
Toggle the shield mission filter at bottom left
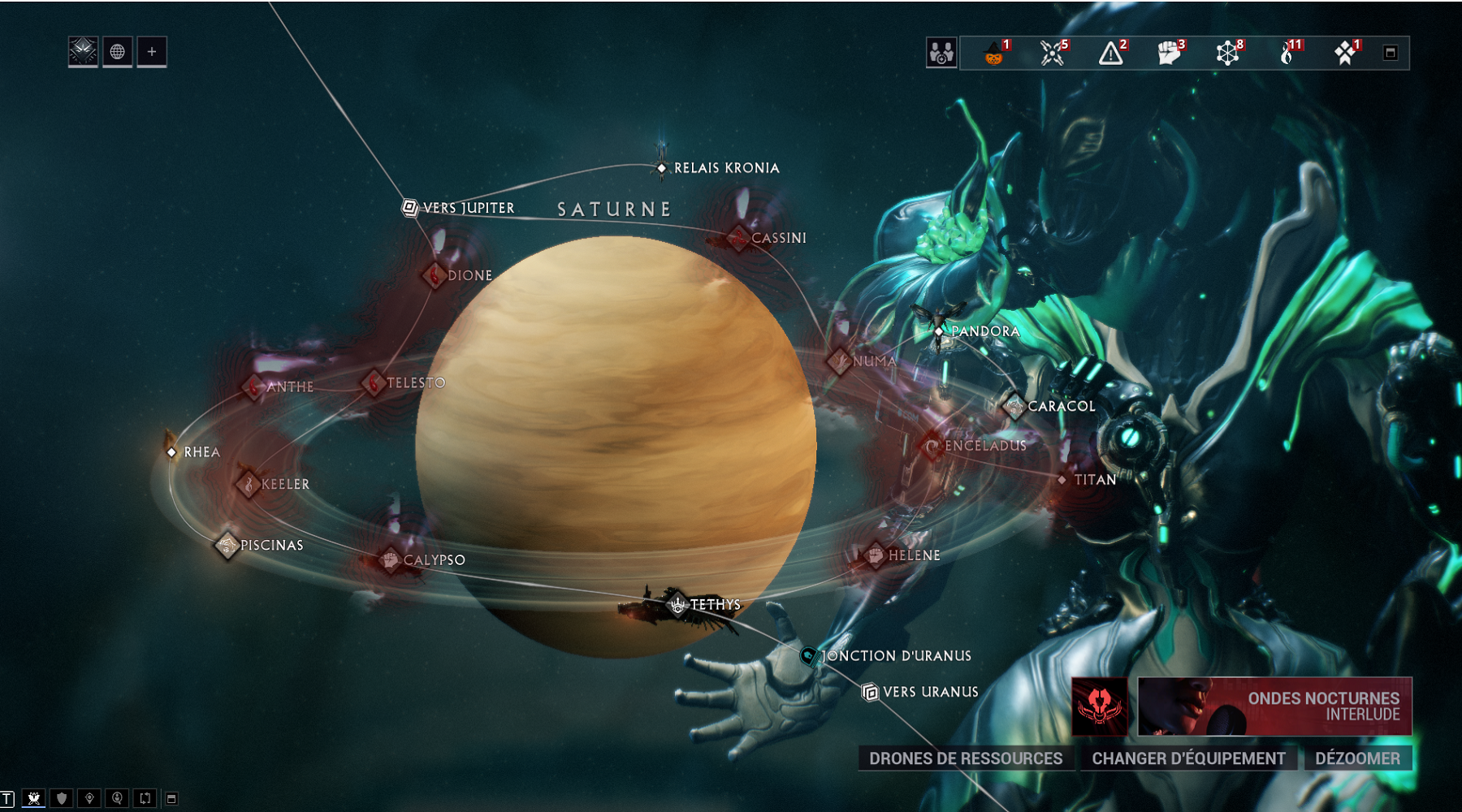(61, 797)
